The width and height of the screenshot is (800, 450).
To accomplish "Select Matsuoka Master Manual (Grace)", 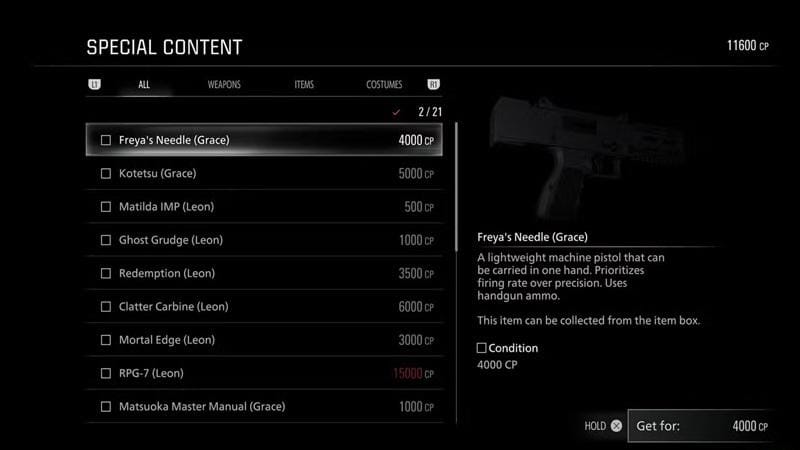I will 264,407.
